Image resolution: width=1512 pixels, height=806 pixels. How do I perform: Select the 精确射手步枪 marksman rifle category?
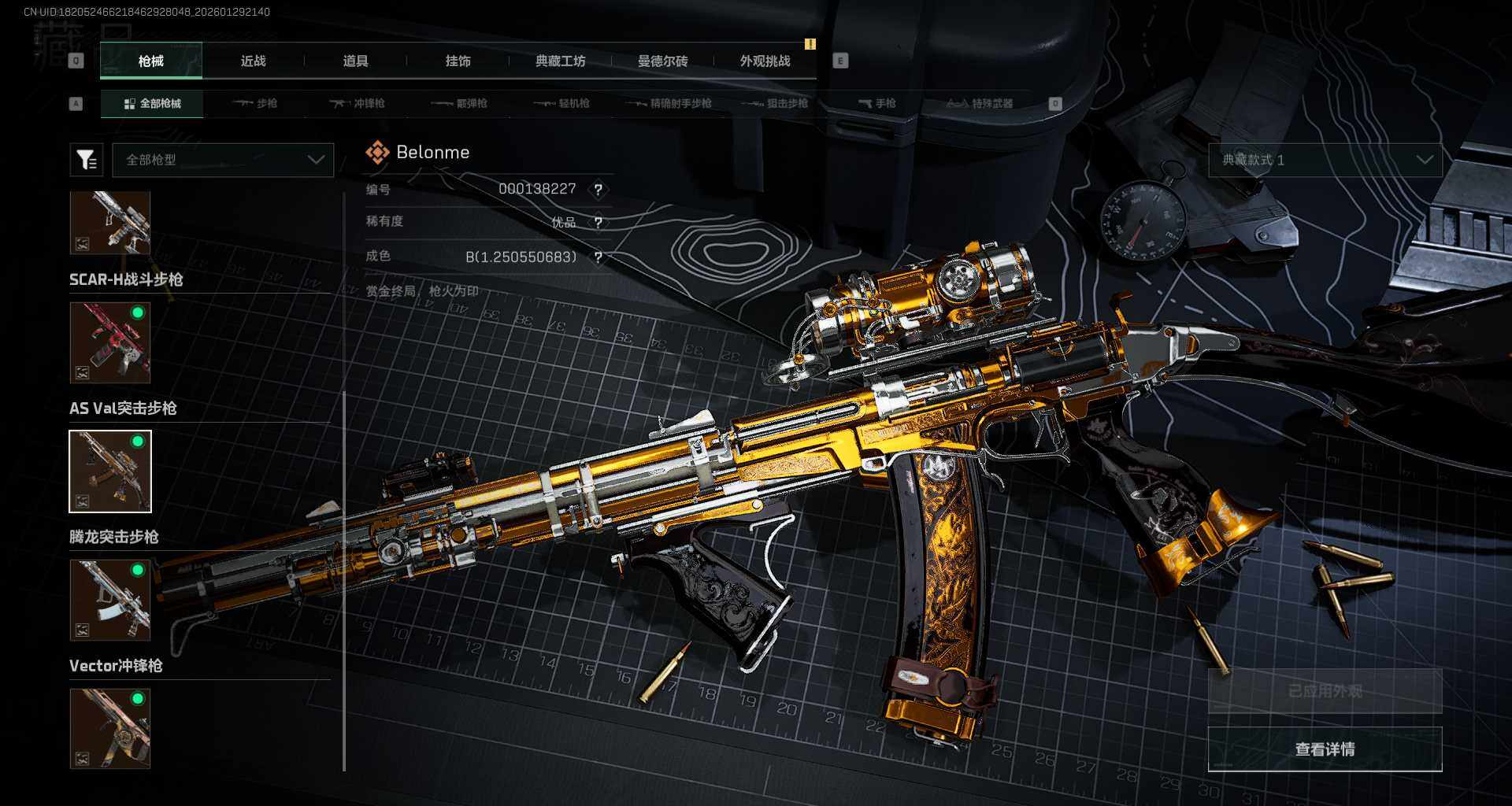[x=669, y=104]
